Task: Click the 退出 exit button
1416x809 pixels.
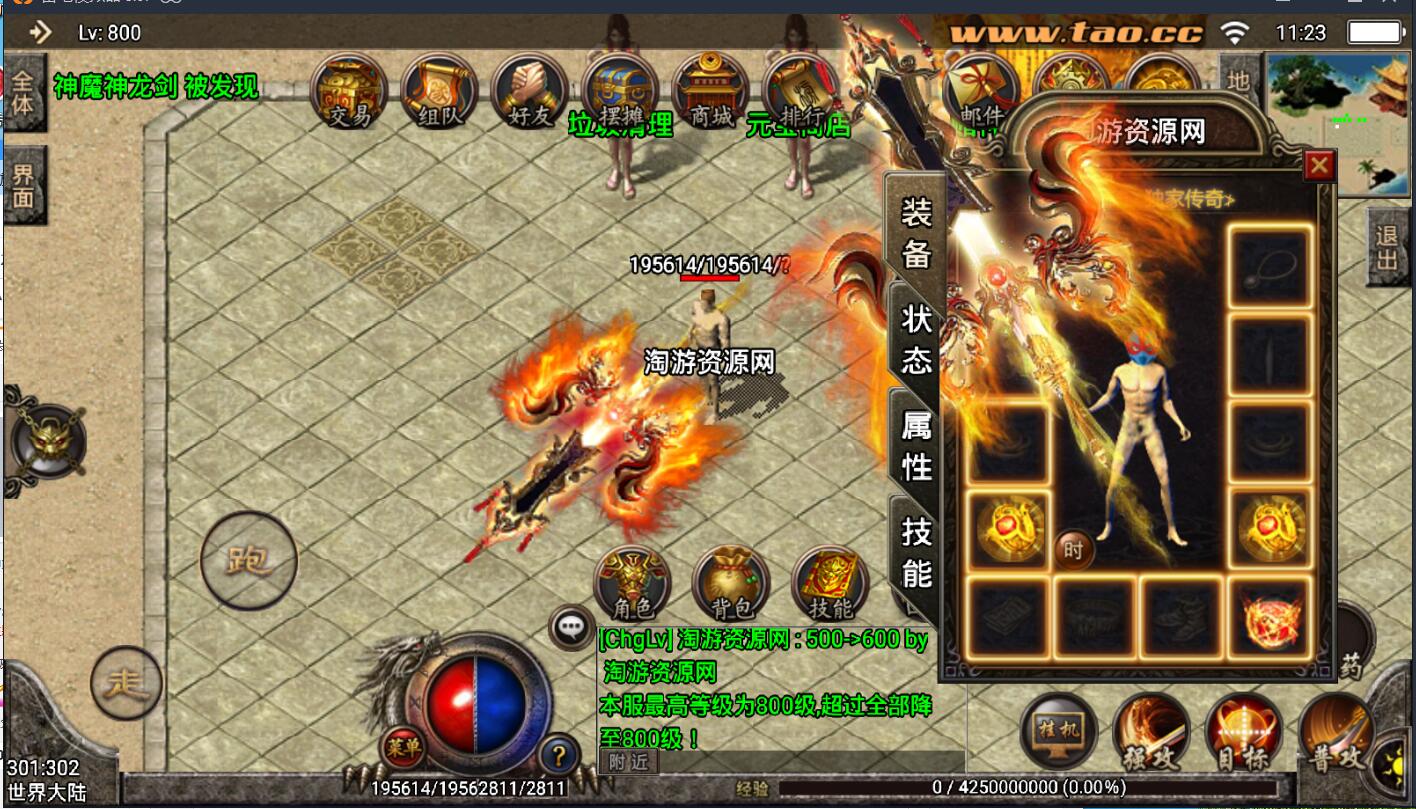Action: [x=1387, y=248]
